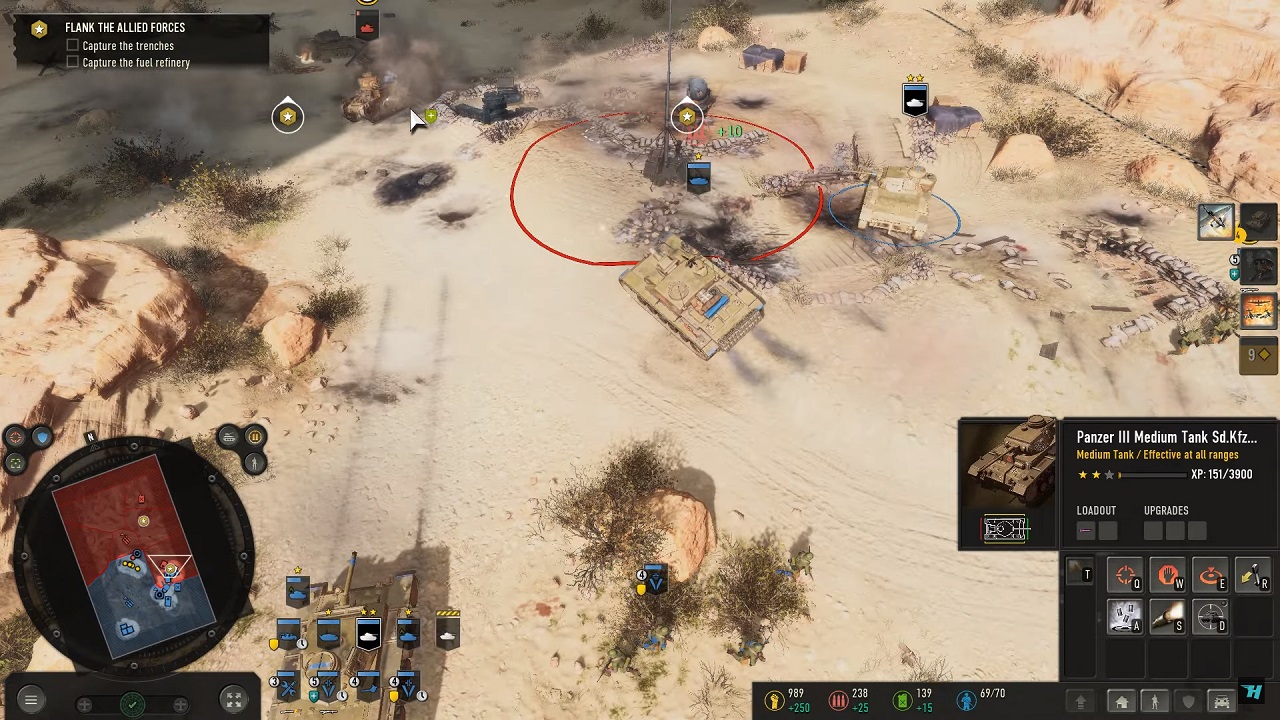Select the helmeted soldier call-in portrait
Viewport: 1280px width, 720px height.
click(1260, 265)
